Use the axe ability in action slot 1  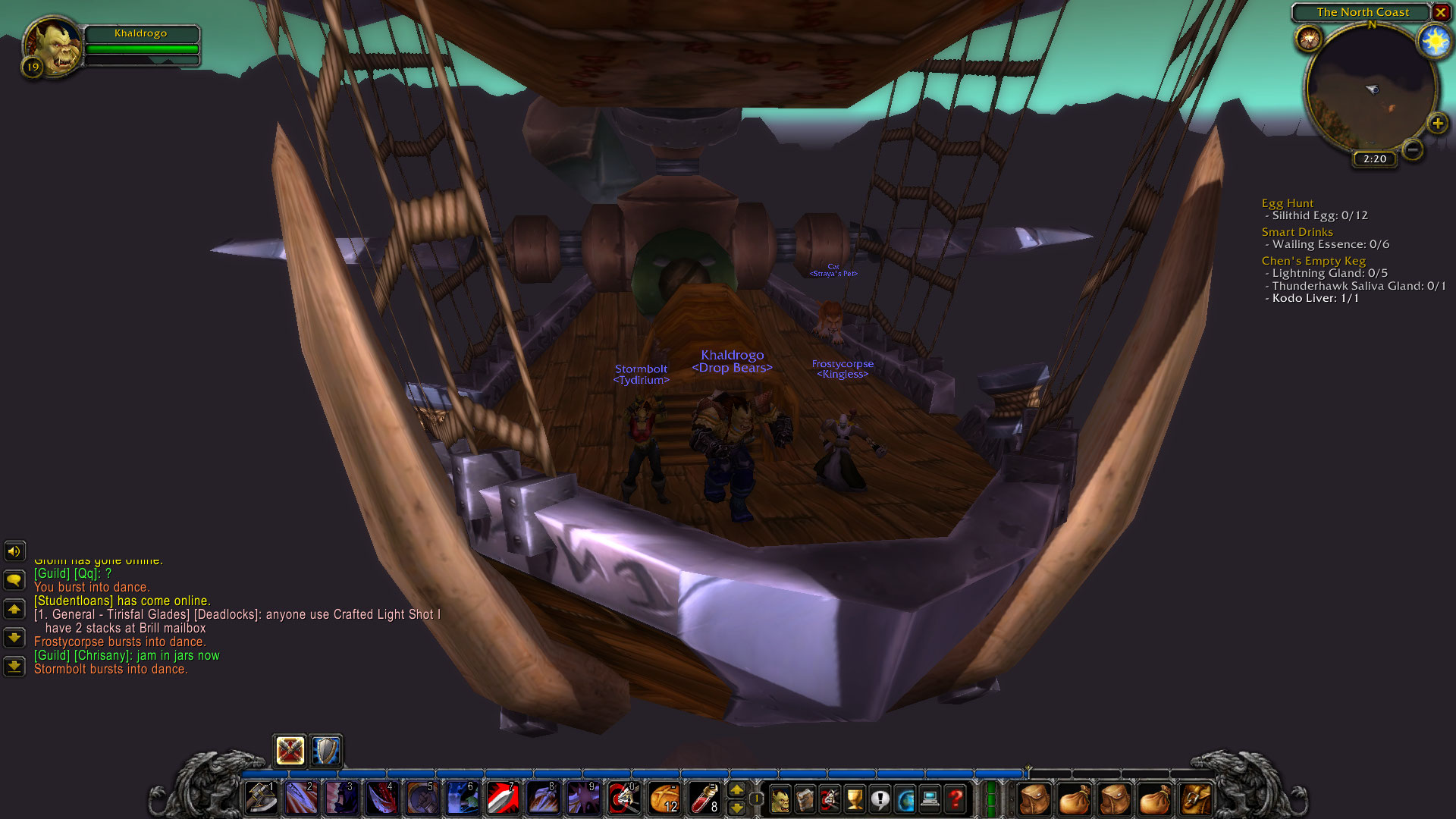(x=260, y=798)
